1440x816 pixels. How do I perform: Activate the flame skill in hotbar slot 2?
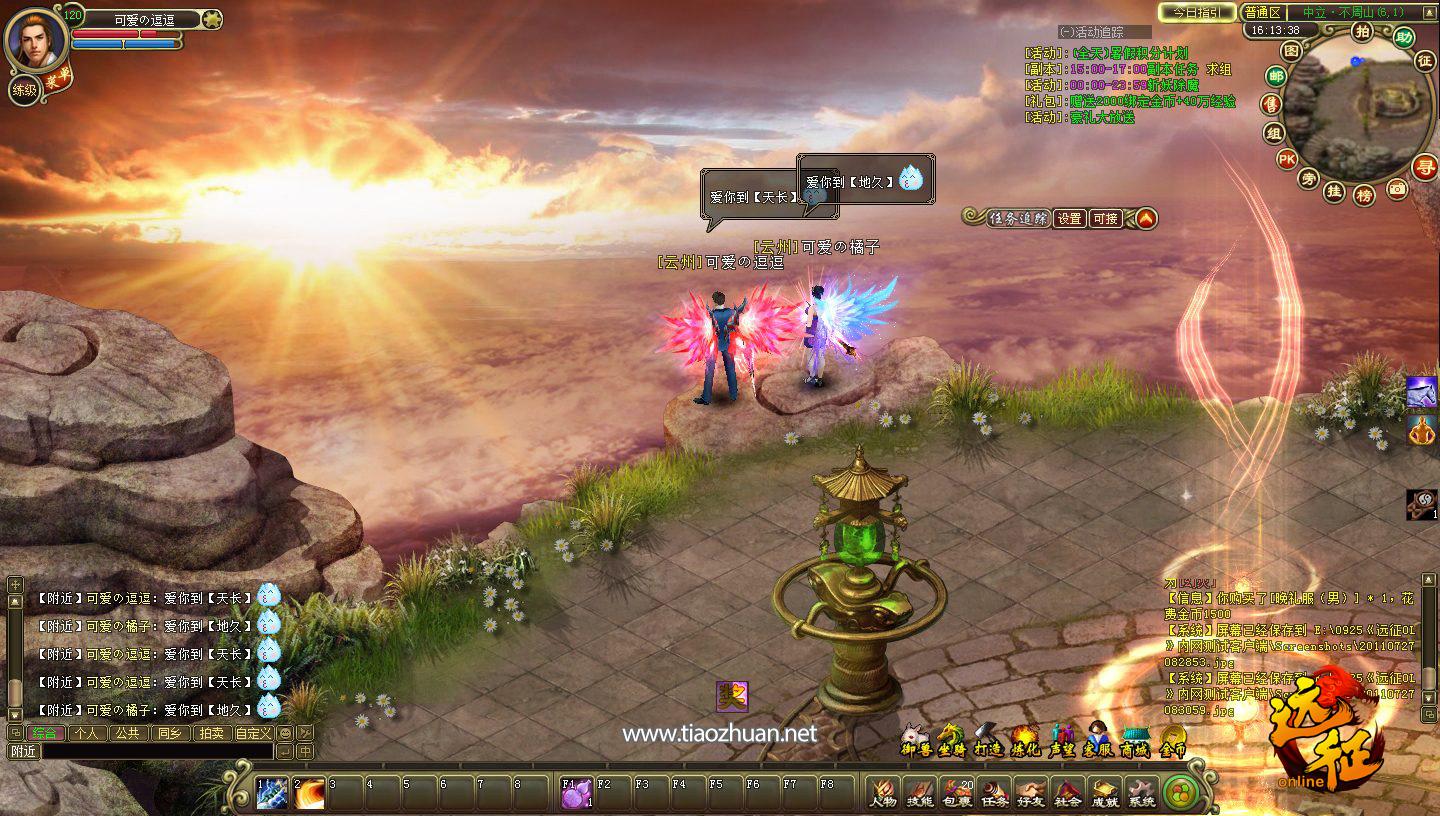click(x=309, y=793)
